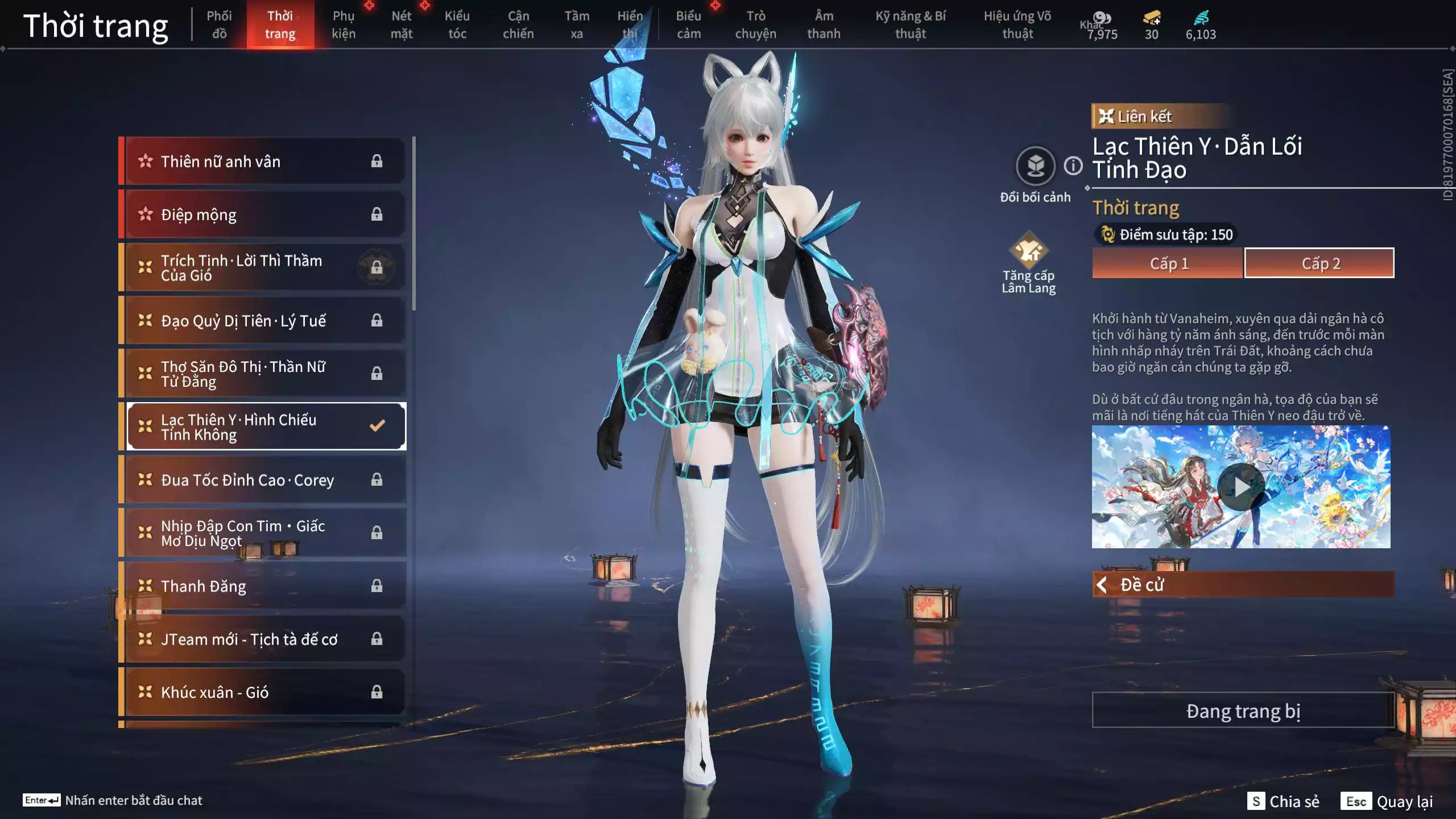Click the collection points icon showing 150
Image resolution: width=1456 pixels, height=819 pixels.
click(x=1107, y=234)
